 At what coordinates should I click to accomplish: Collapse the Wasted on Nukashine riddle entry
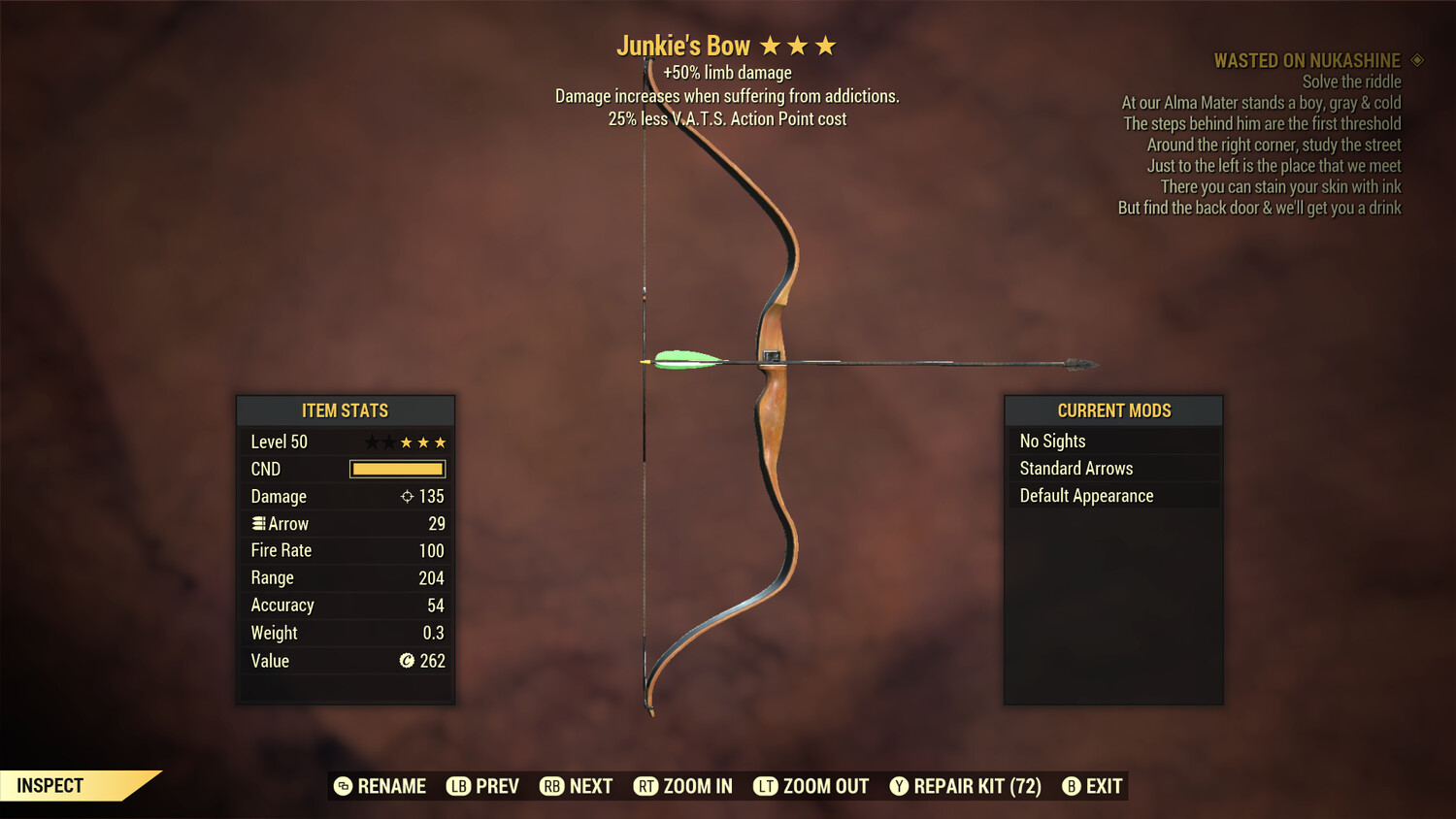coord(1307,60)
